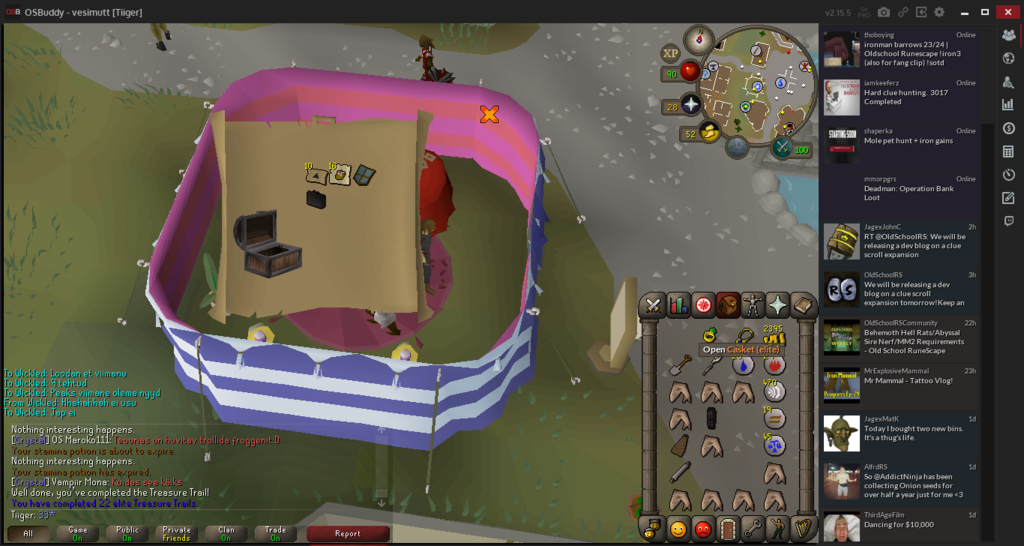Image resolution: width=1024 pixels, height=546 pixels.
Task: Switch chat filter to All
Action: click(x=28, y=533)
